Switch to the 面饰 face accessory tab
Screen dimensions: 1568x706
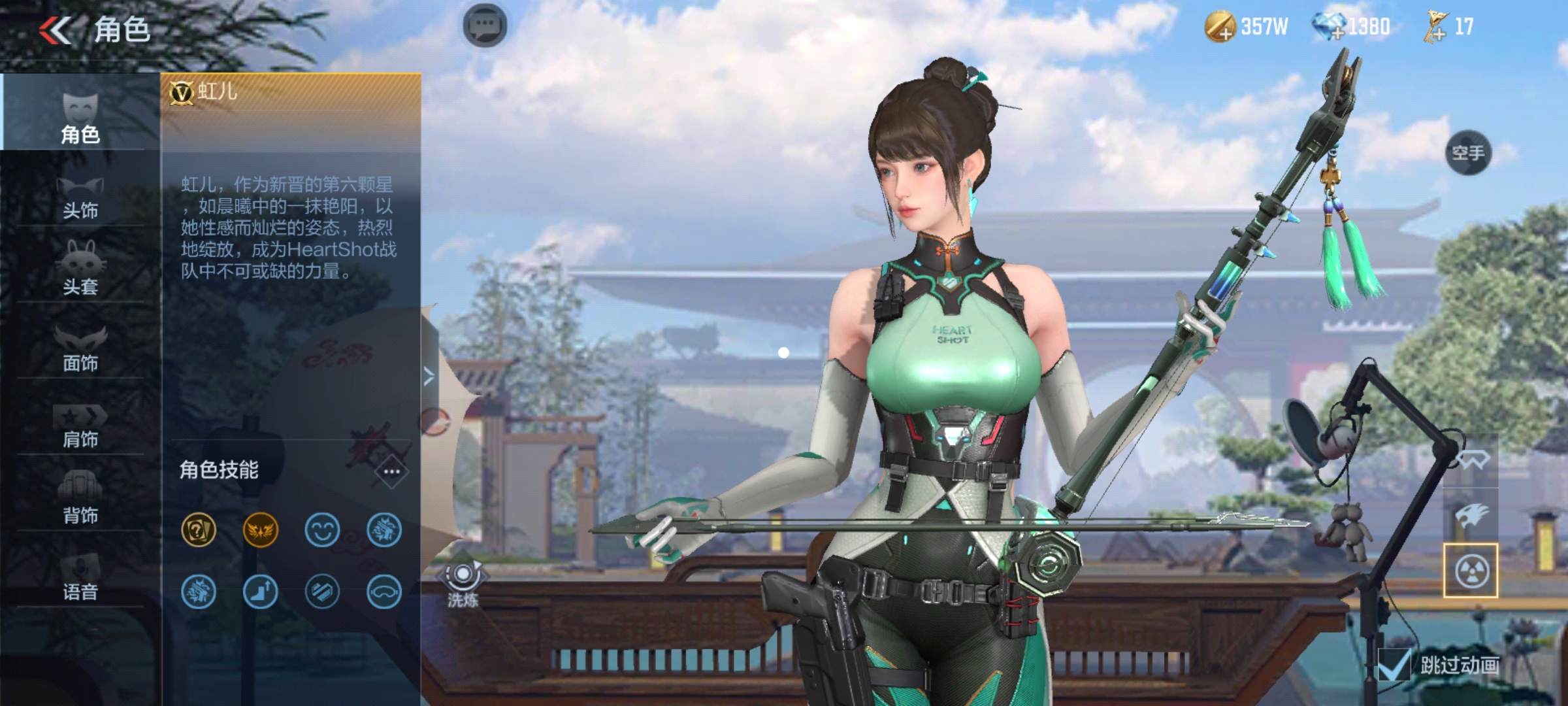[x=80, y=348]
